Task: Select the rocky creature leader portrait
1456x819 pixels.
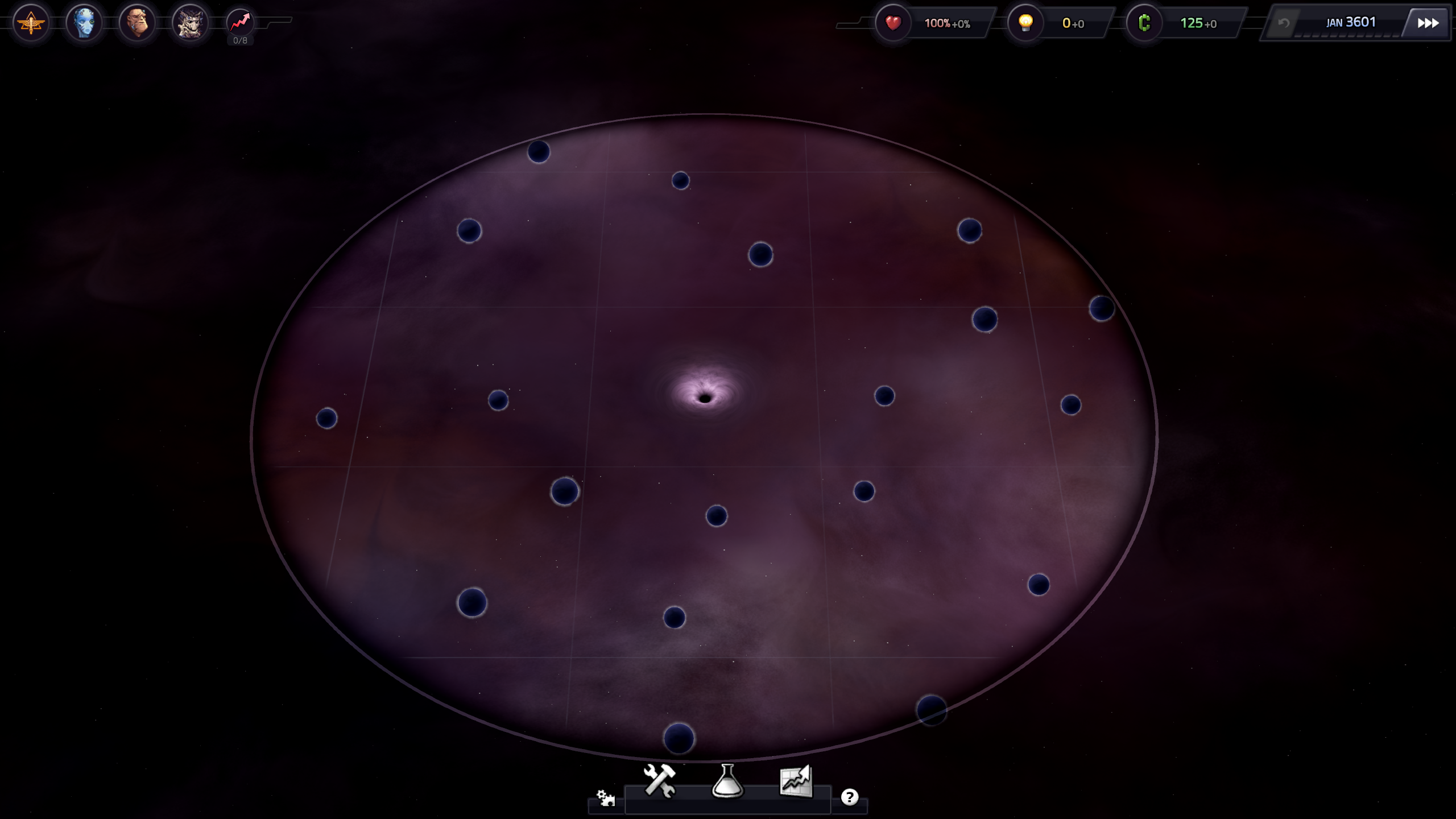Action: pos(190,23)
